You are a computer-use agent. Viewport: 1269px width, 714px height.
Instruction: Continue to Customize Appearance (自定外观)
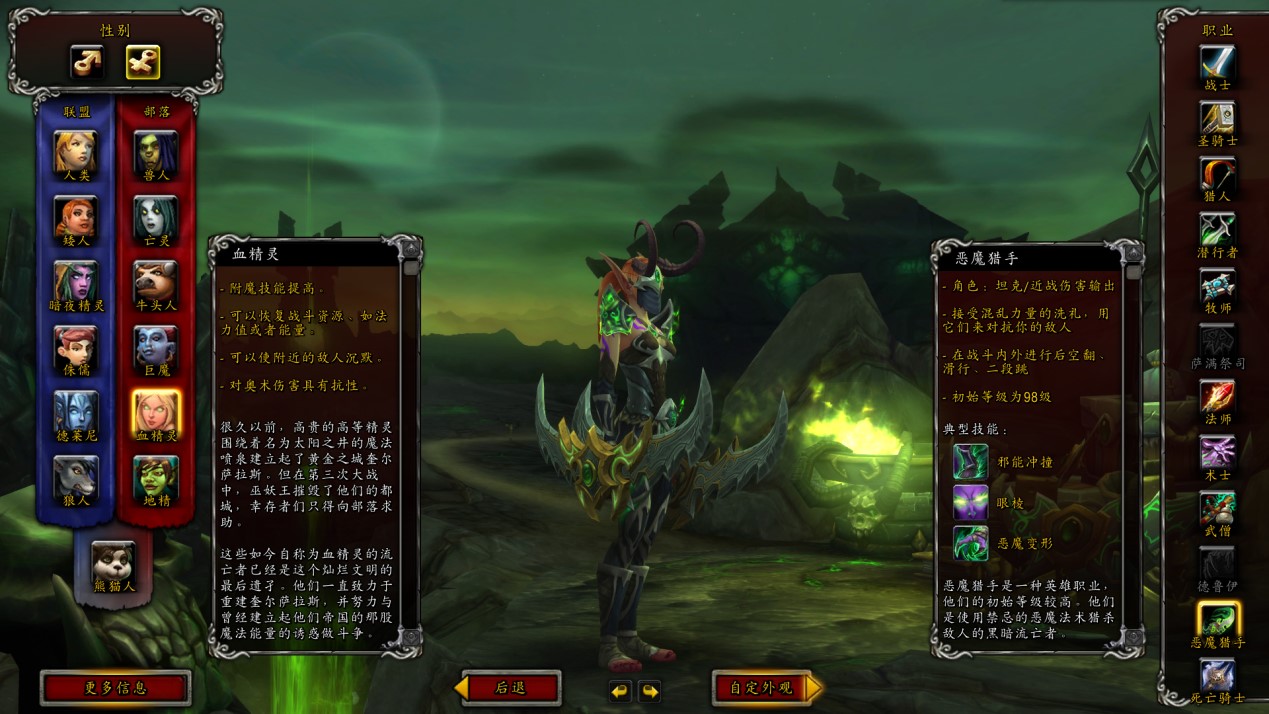pos(763,688)
